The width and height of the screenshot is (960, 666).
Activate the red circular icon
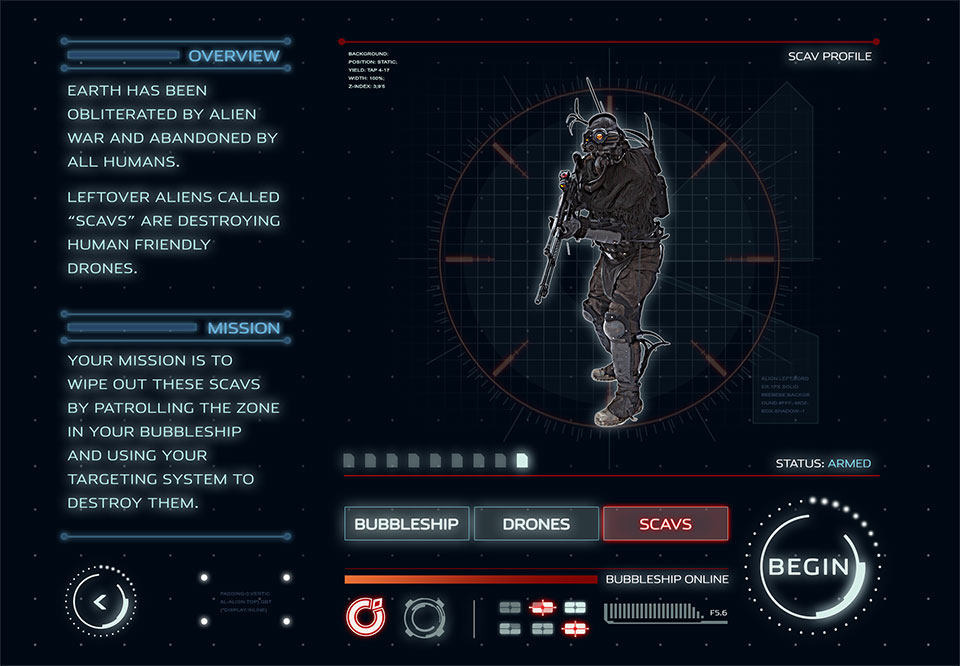[364, 616]
